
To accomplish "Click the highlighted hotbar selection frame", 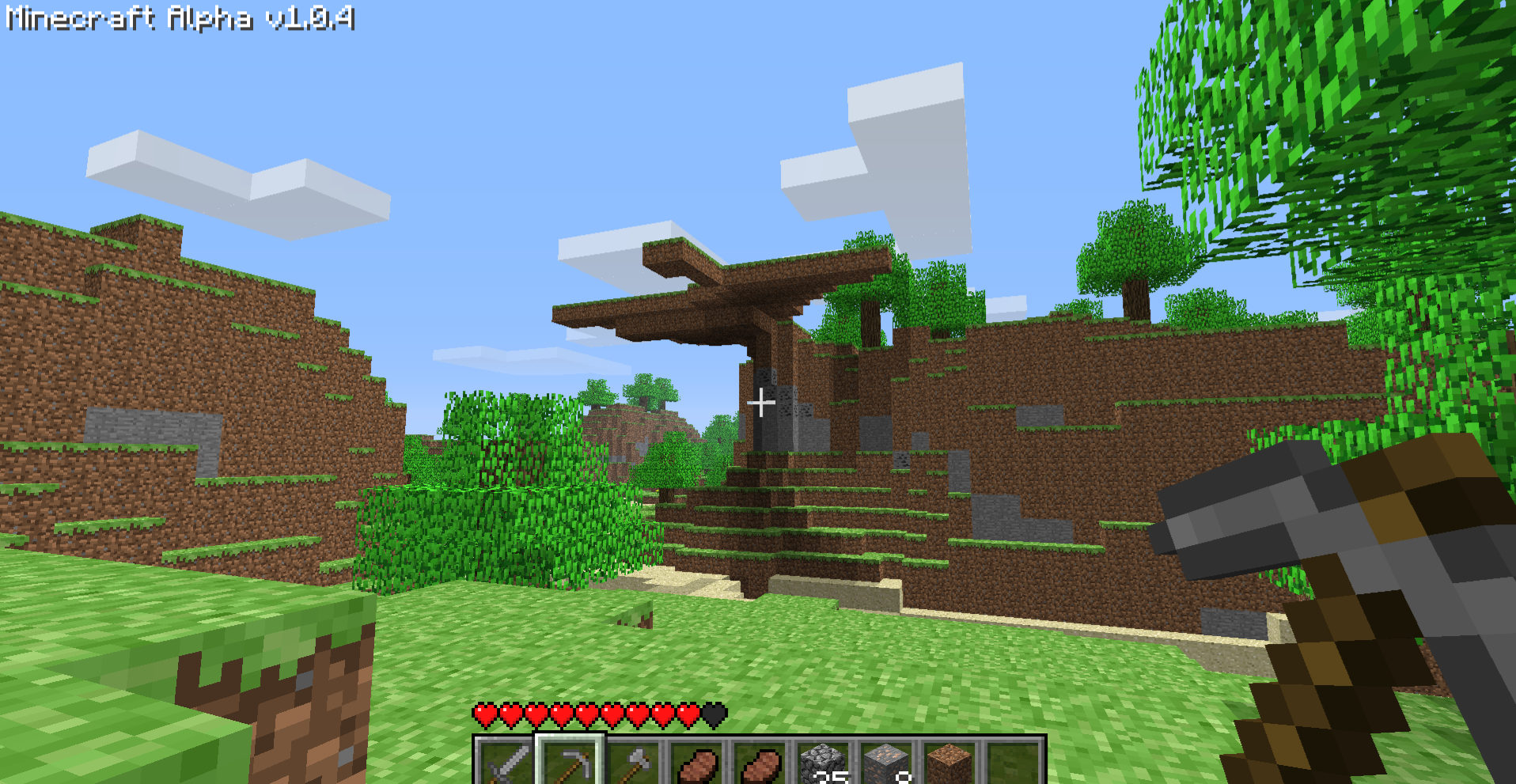I will click(x=571, y=761).
